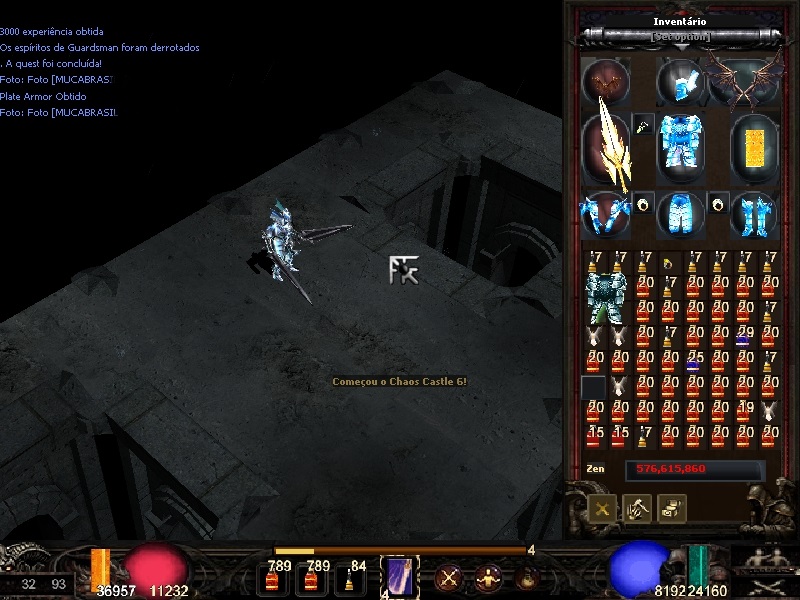Activate the purple skill icon on the hotbar
This screenshot has width=800, height=600.
coord(400,577)
